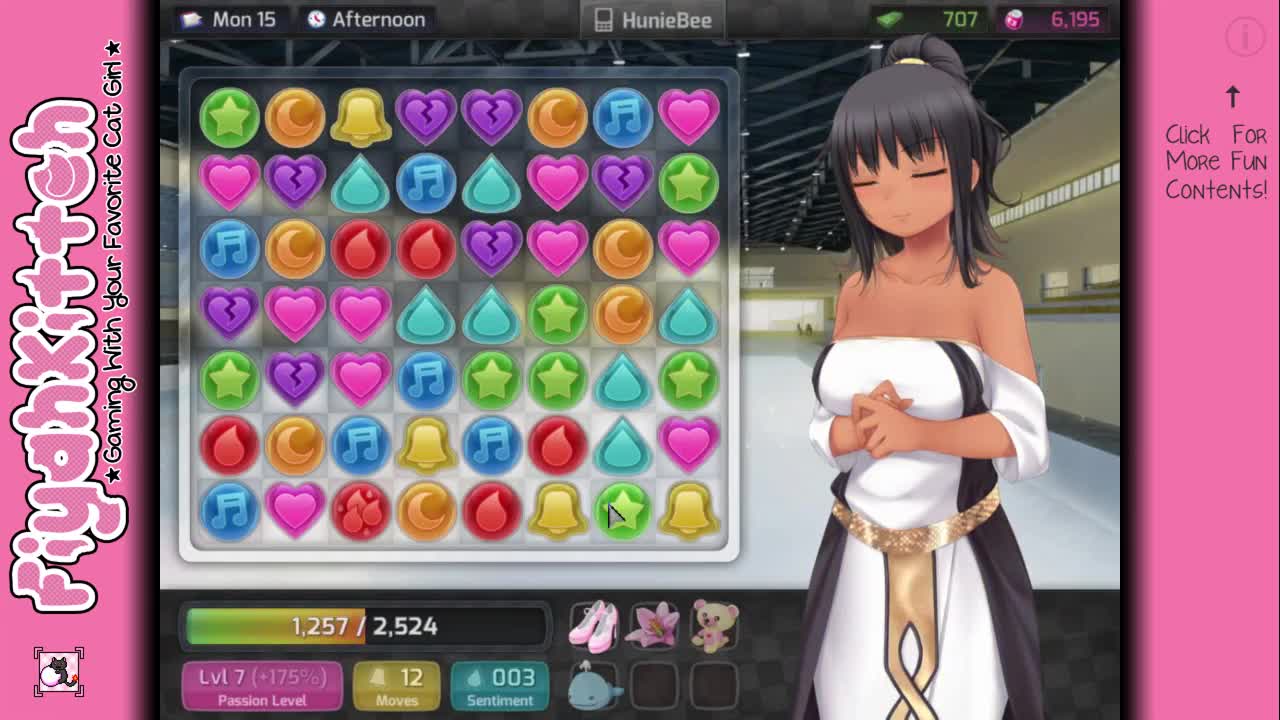Activate the blue whale plush gift

coord(594,685)
